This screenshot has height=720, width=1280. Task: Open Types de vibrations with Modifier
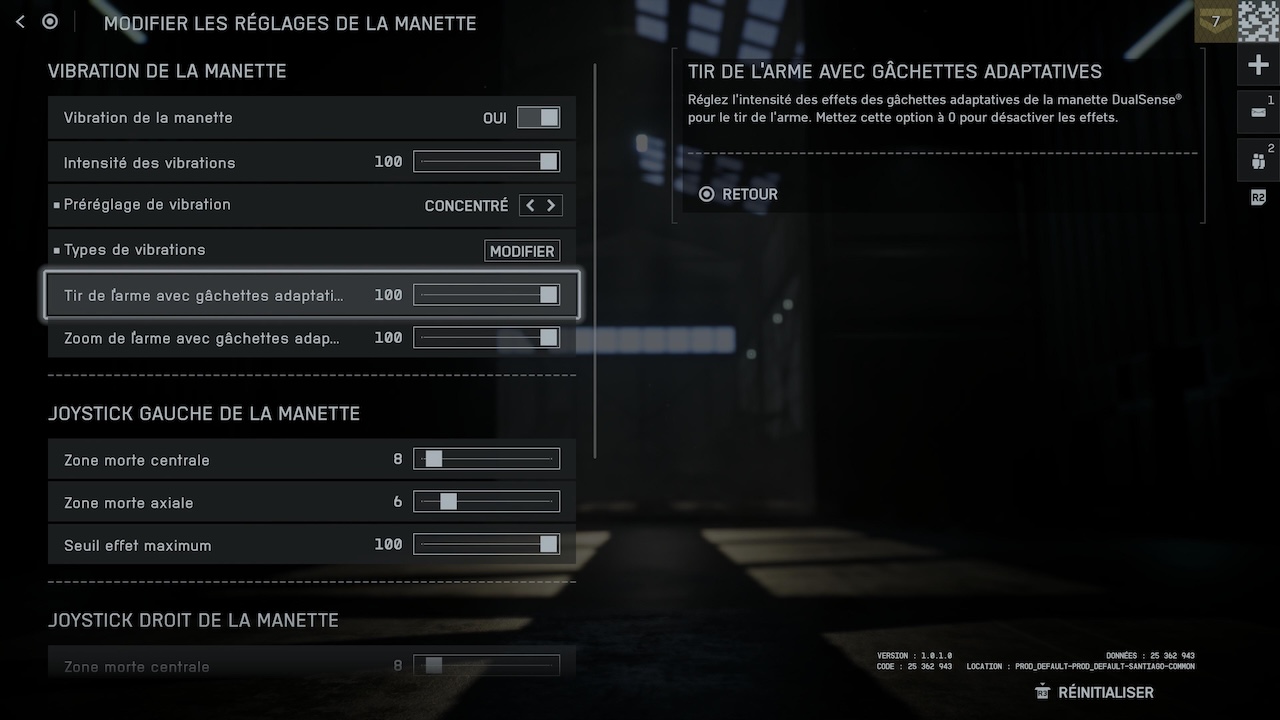pos(522,251)
